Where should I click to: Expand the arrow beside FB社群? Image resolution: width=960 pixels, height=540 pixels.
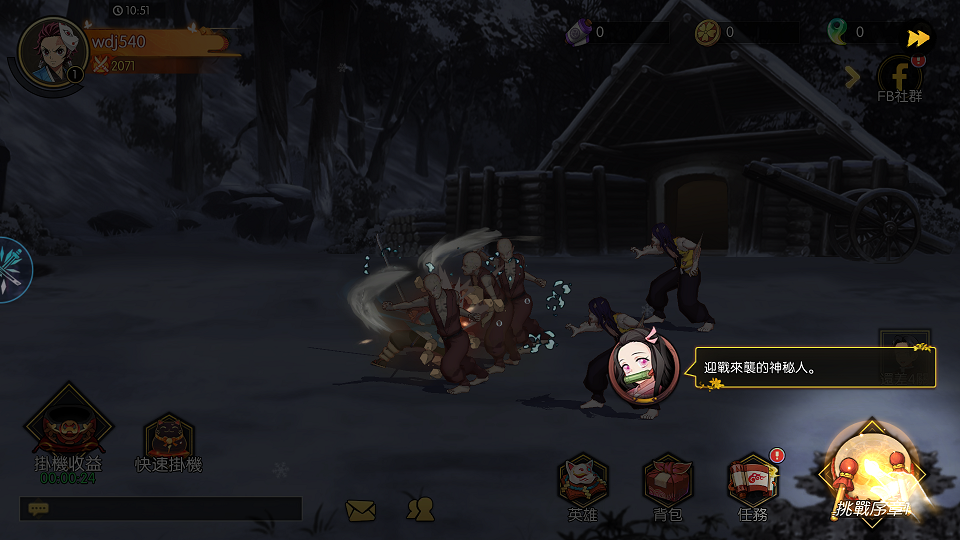click(853, 77)
